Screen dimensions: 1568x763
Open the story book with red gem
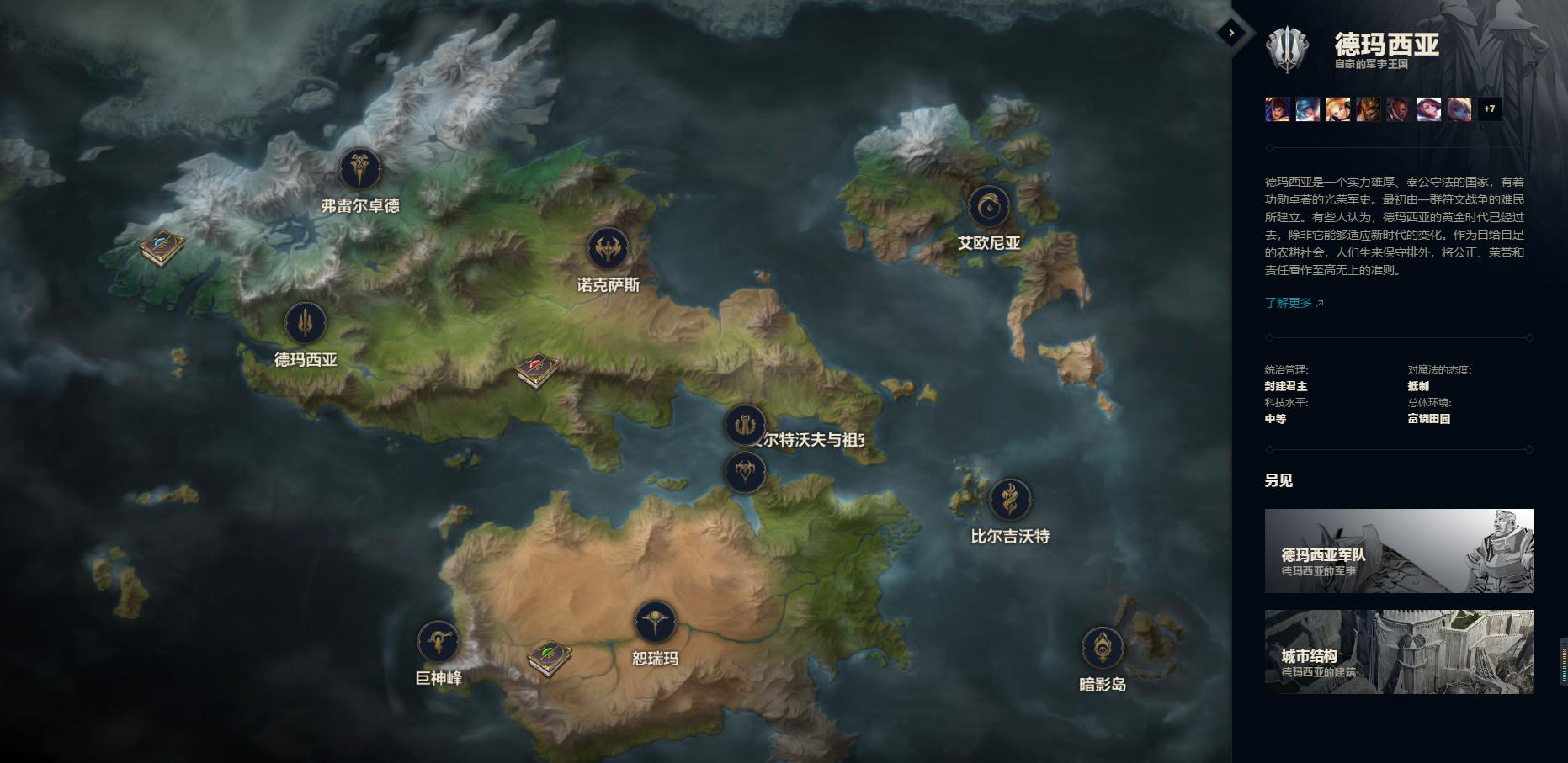(537, 370)
